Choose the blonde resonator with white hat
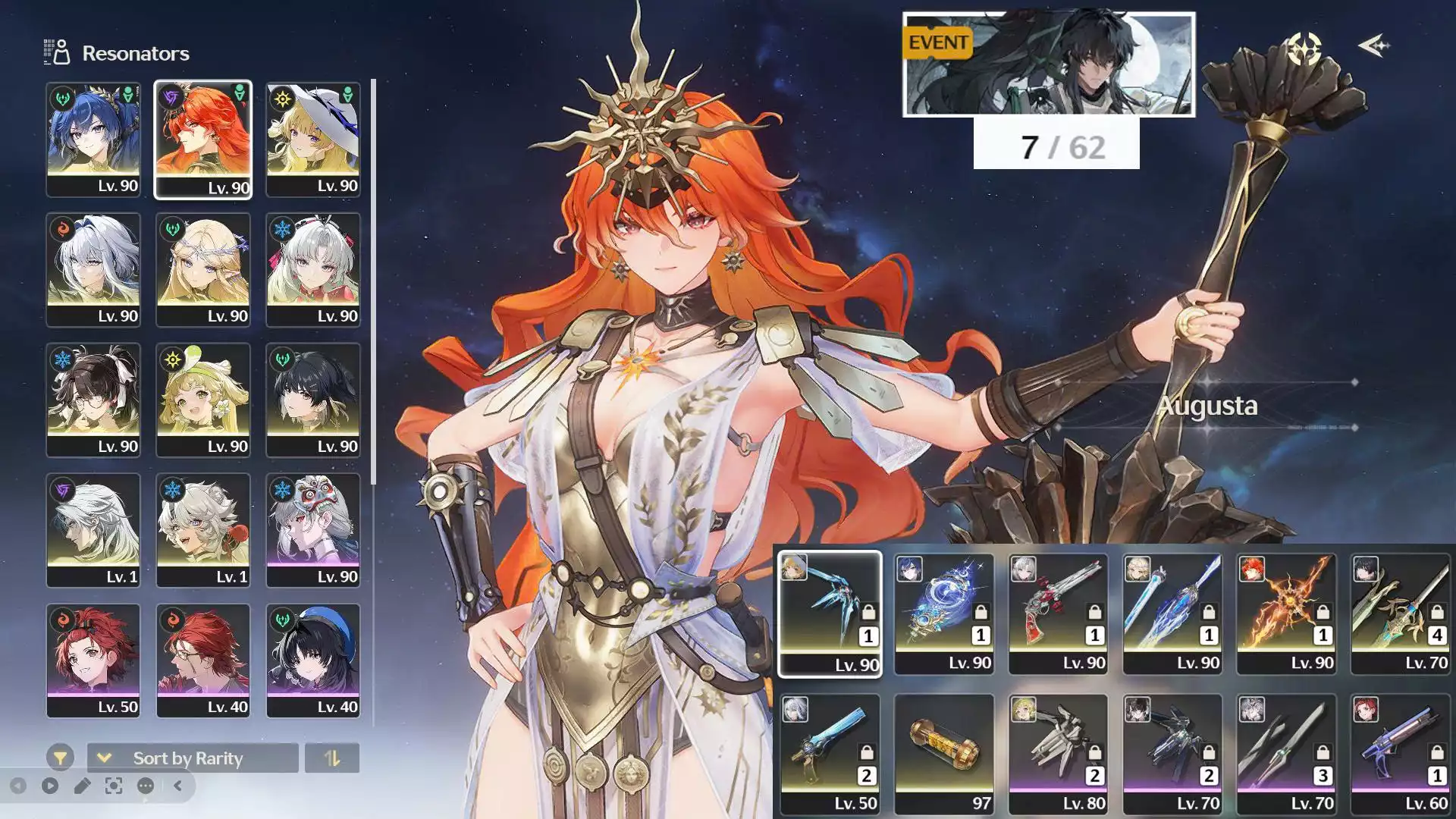This screenshot has width=1456, height=819. (313, 140)
